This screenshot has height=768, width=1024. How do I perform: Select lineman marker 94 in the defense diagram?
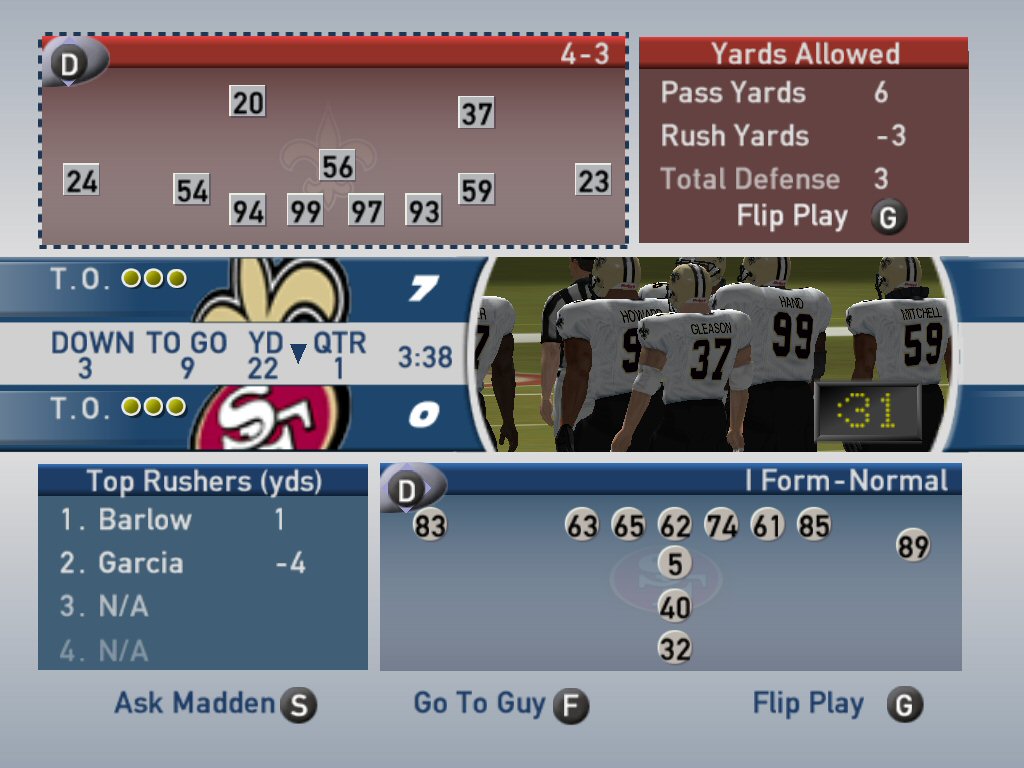(x=248, y=211)
